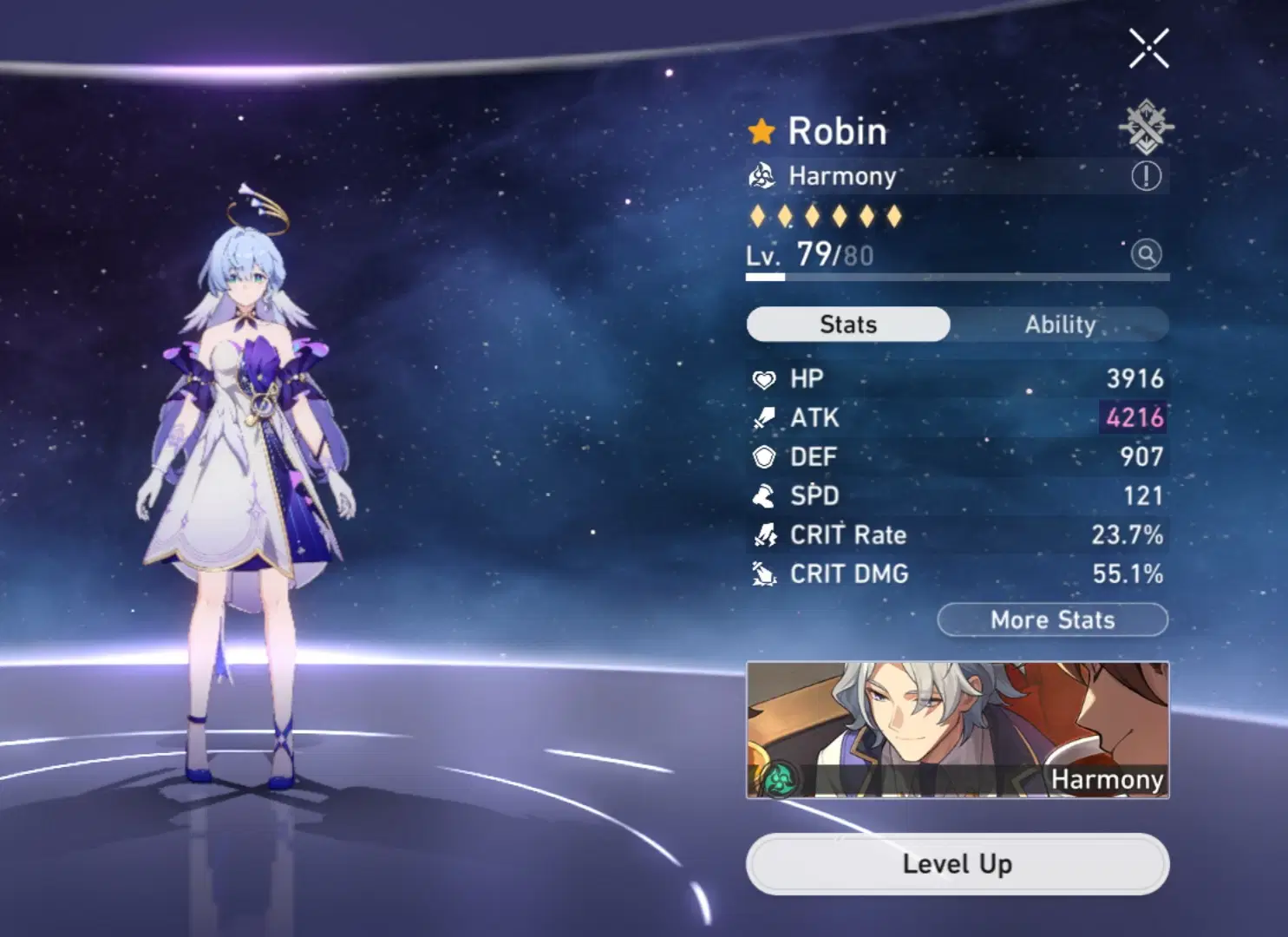Open the Harmony path icon beside Robin's name
This screenshot has height=937, width=1288.
(x=762, y=176)
